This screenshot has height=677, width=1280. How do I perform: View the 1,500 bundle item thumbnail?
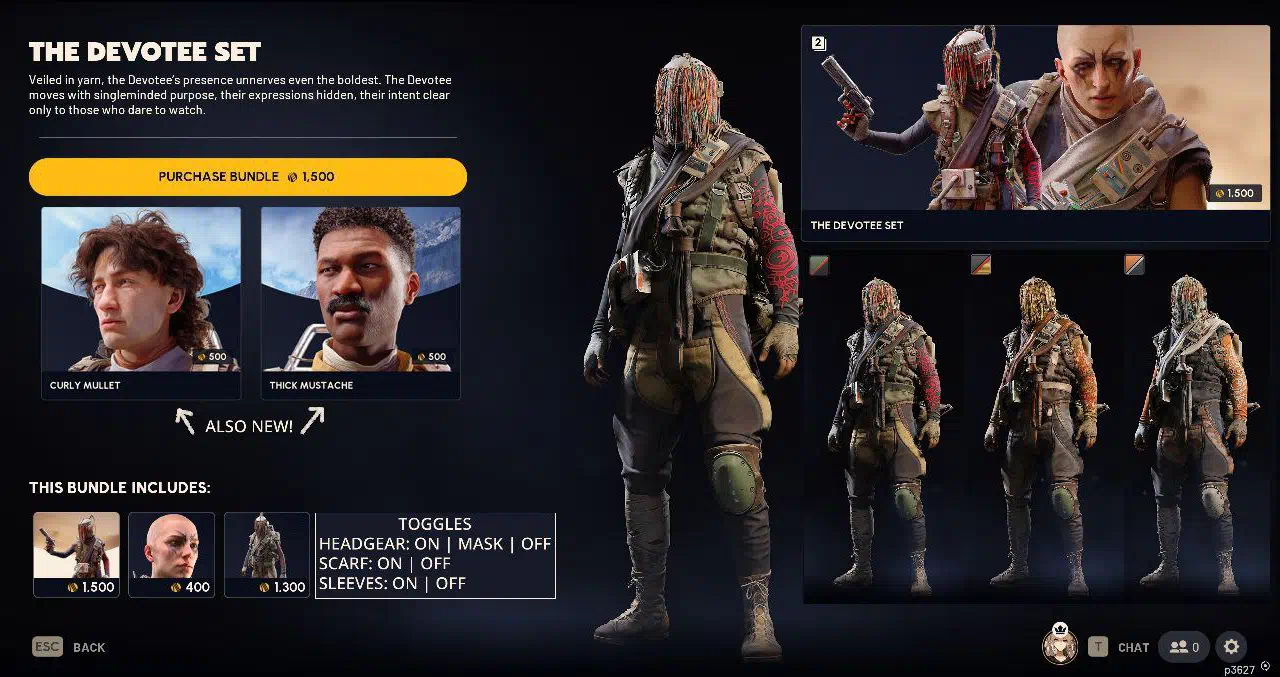pos(76,554)
